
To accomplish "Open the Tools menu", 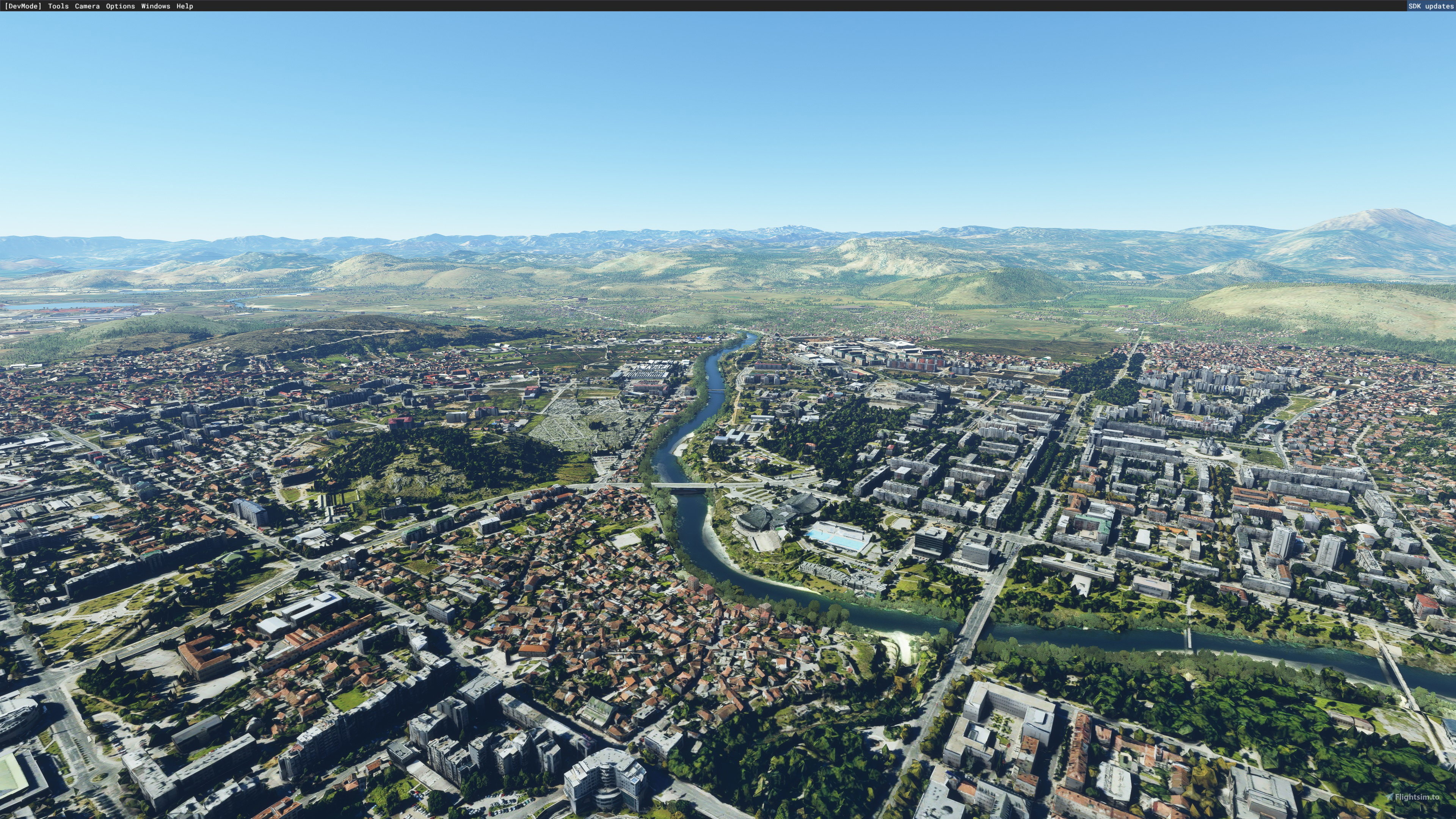I will tap(58, 6).
